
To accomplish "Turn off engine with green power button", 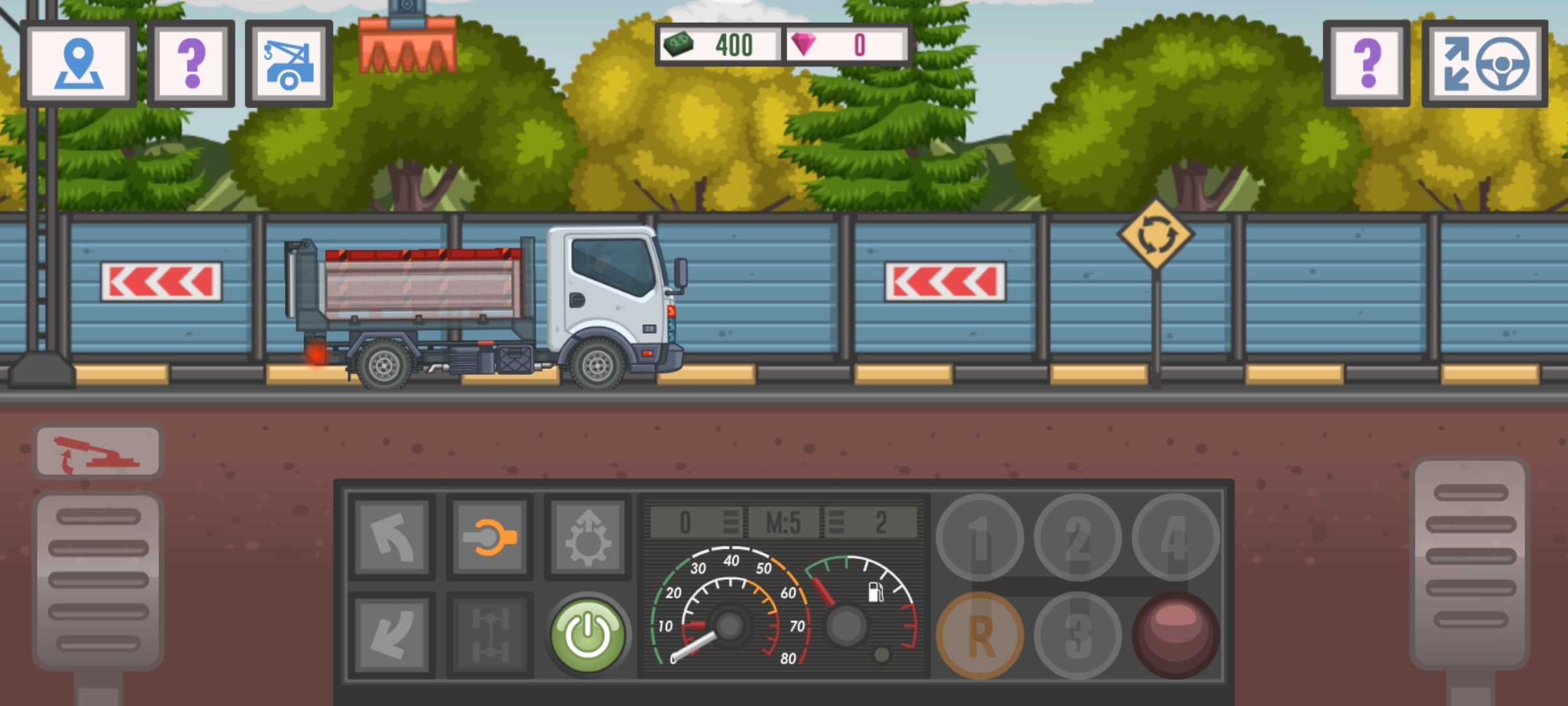I will tap(587, 634).
